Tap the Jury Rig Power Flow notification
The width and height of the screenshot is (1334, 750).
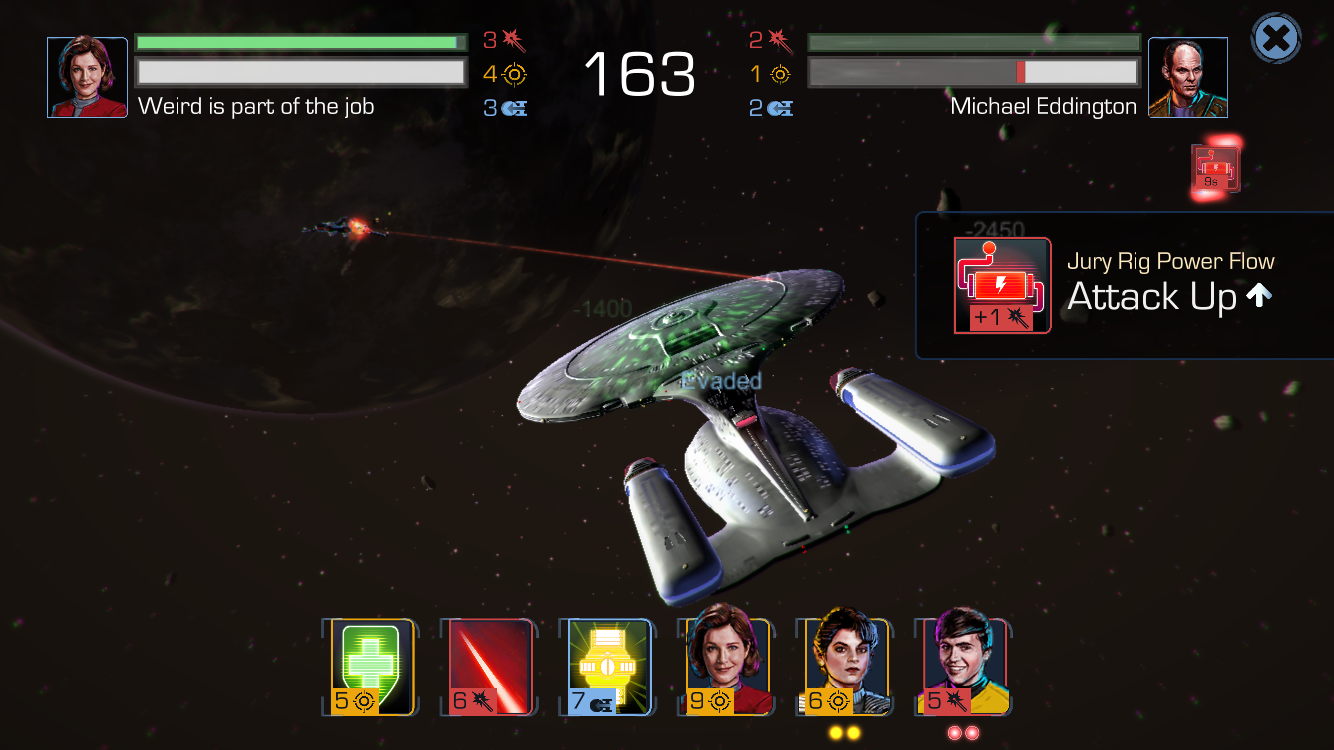1125,285
